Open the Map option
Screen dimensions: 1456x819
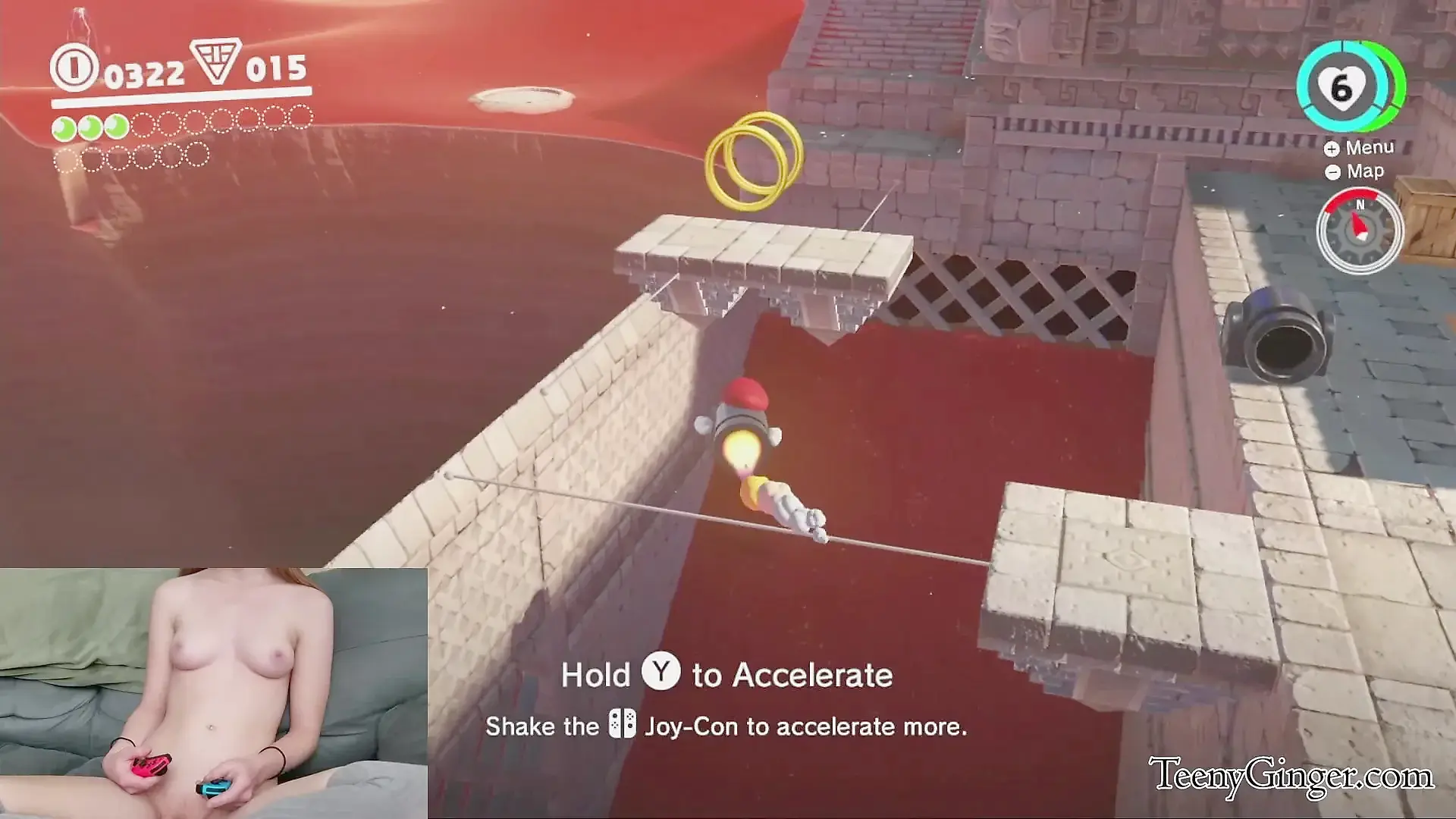click(1355, 172)
